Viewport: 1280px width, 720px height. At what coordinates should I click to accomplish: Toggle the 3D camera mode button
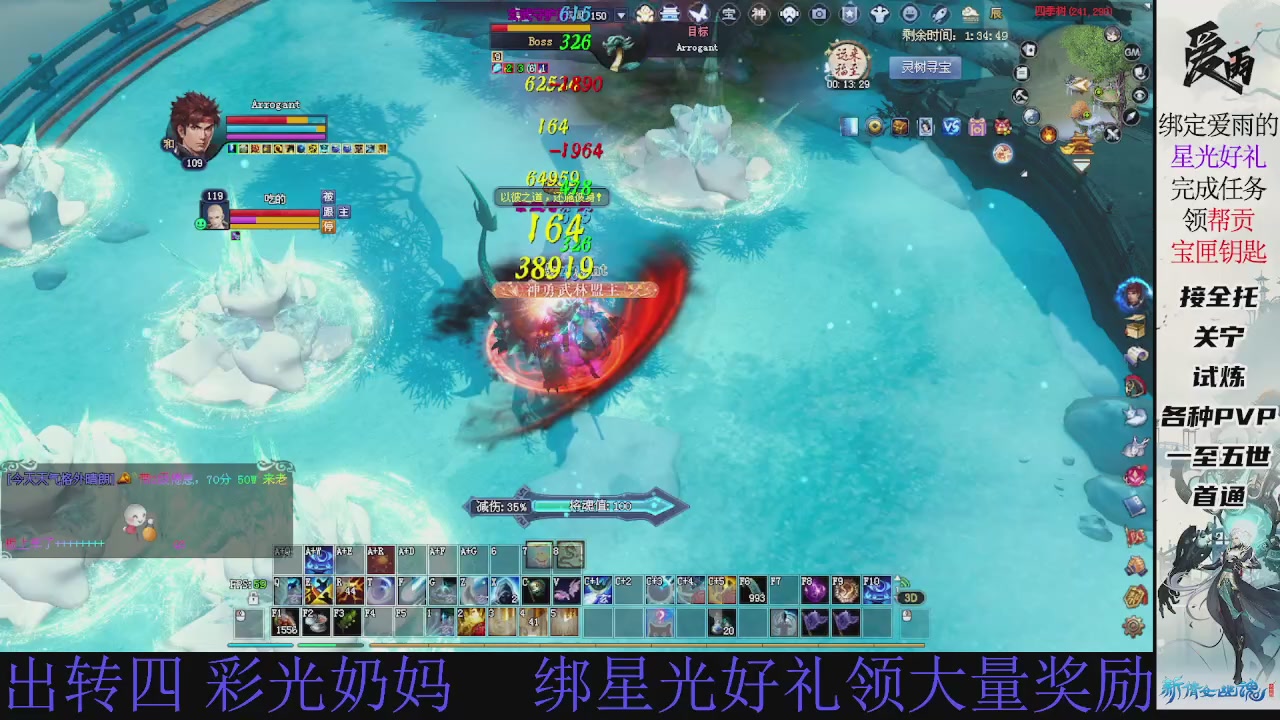point(912,597)
